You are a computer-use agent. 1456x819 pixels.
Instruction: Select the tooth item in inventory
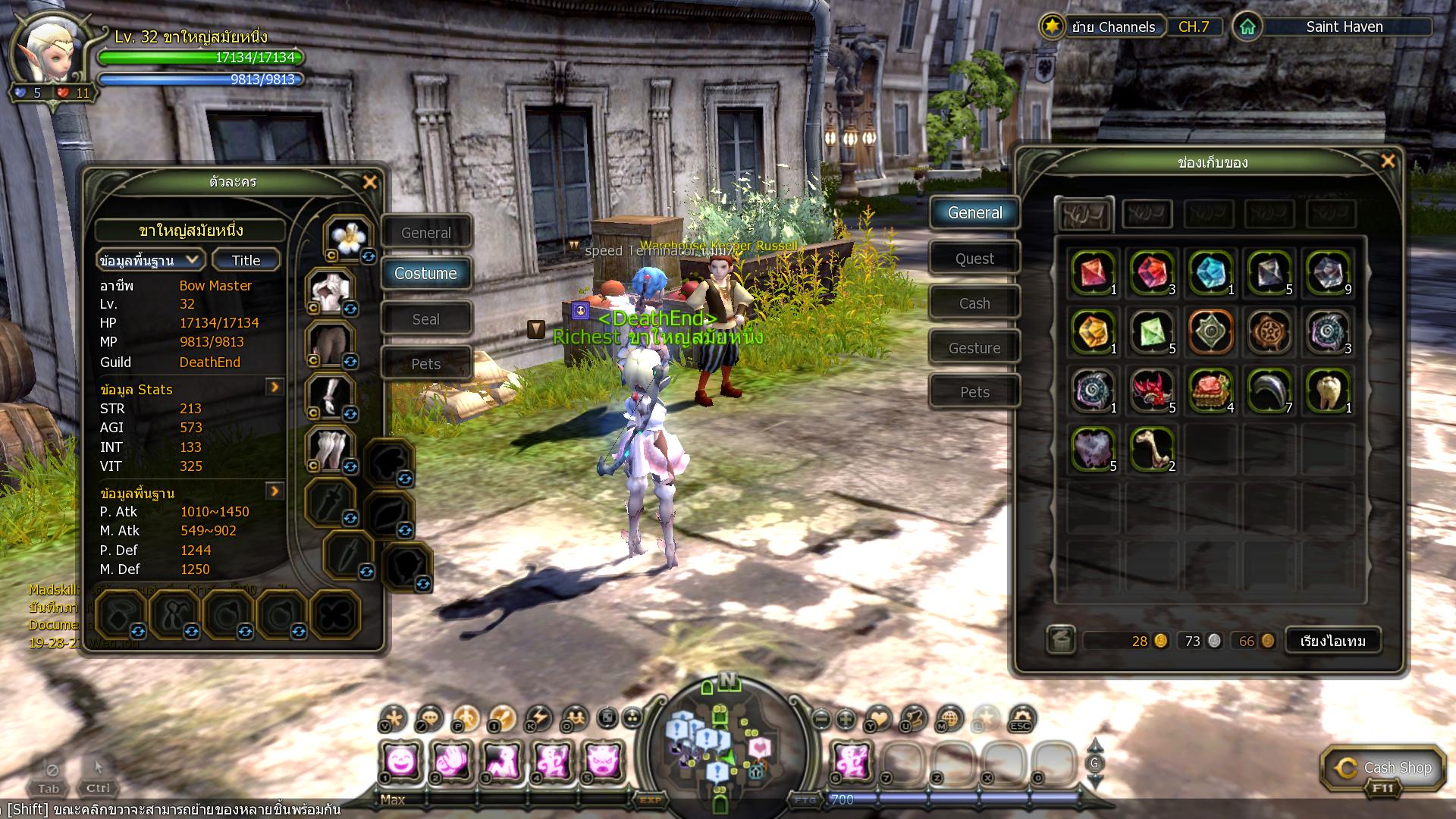pos(1328,390)
